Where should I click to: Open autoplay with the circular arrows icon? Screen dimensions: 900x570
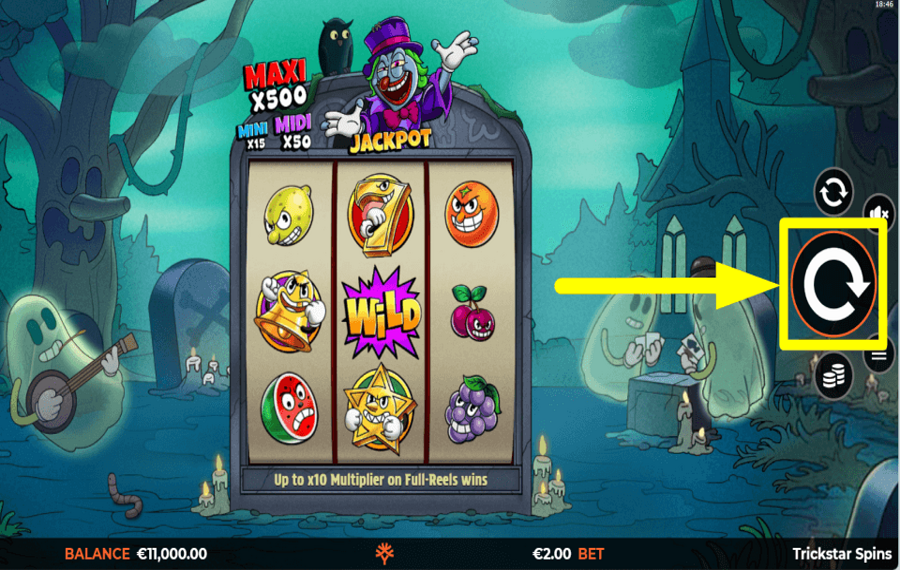(833, 192)
